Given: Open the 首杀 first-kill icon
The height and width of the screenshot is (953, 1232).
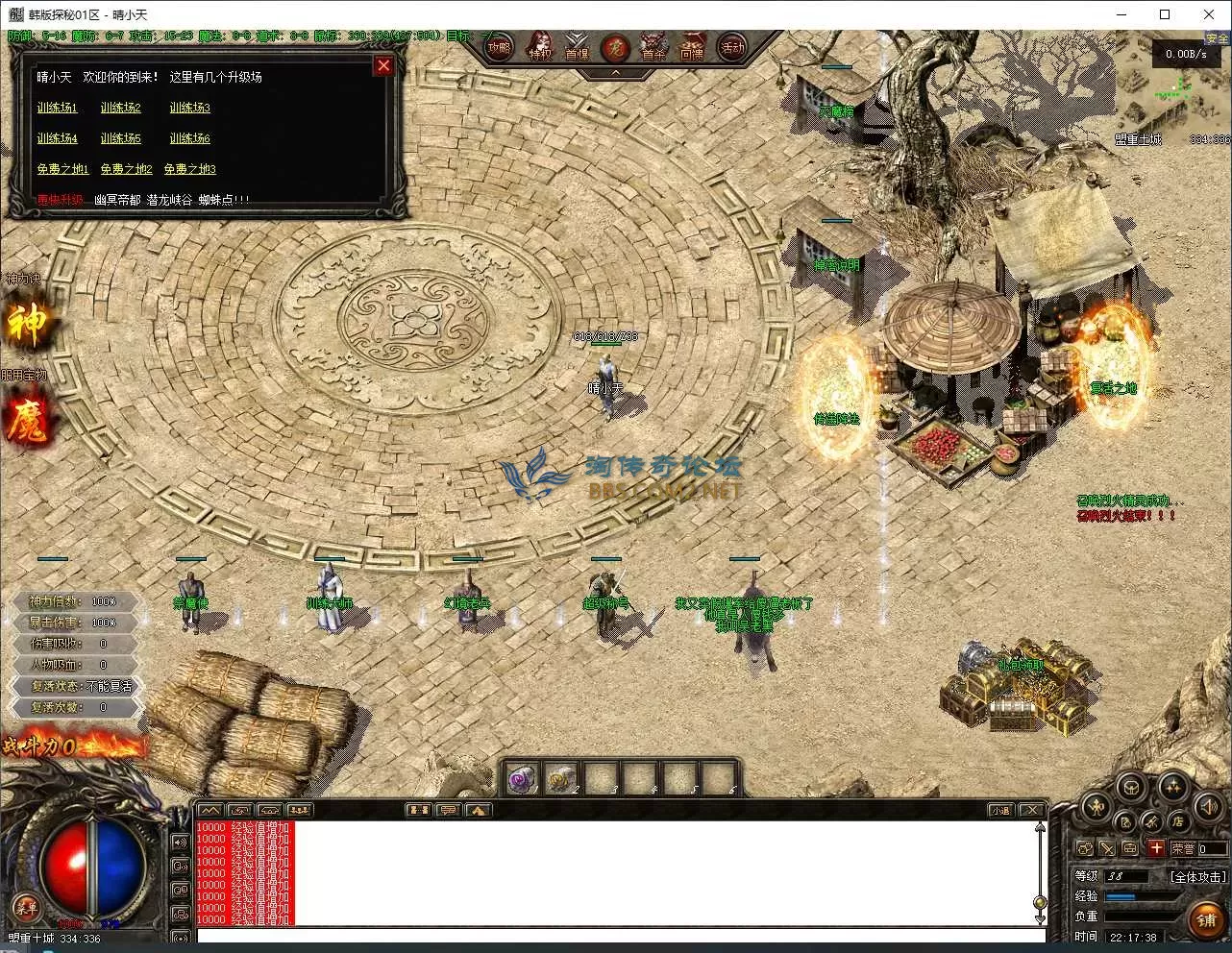Looking at the screenshot, I should (x=653, y=48).
